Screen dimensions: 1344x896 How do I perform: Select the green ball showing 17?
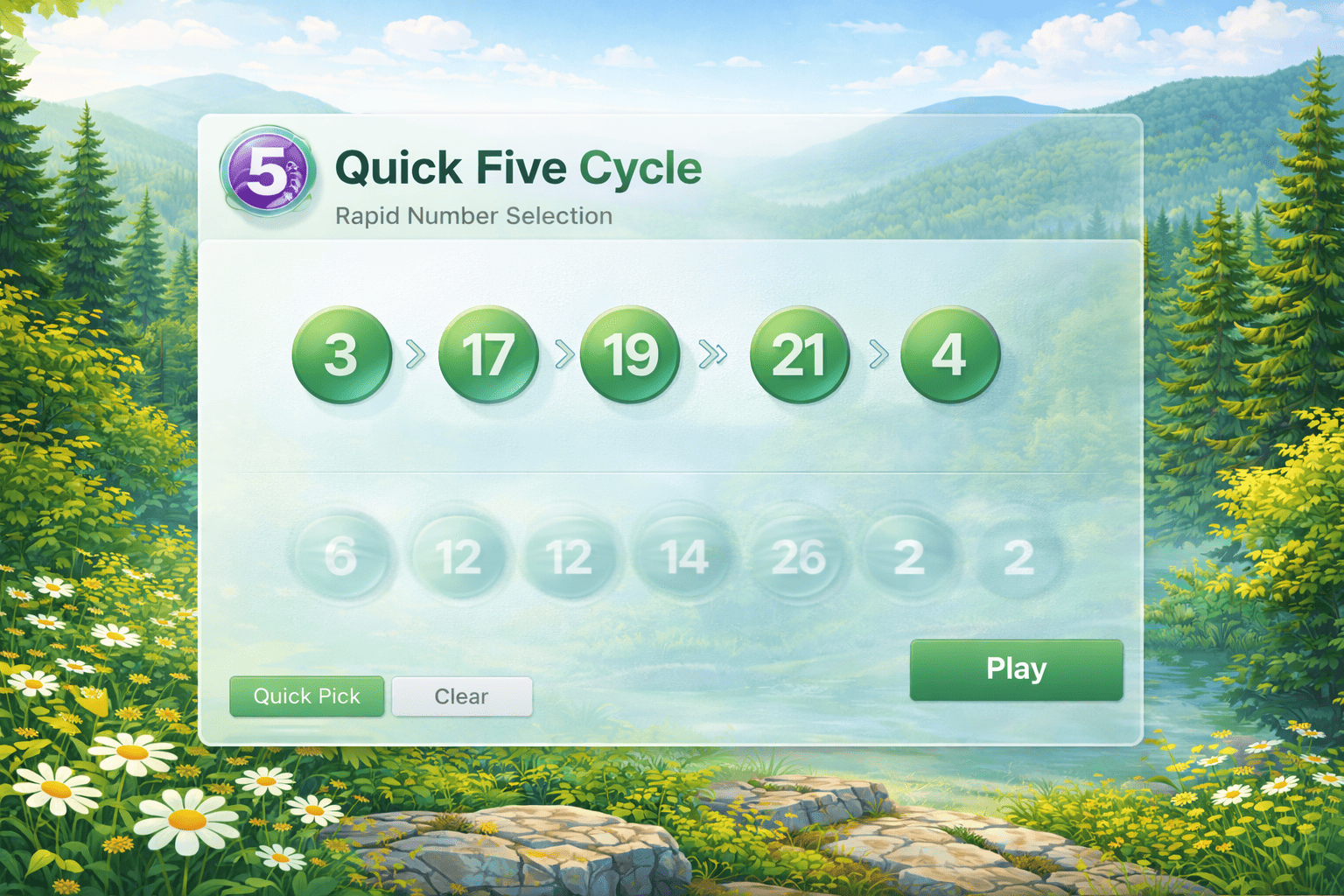tap(491, 355)
